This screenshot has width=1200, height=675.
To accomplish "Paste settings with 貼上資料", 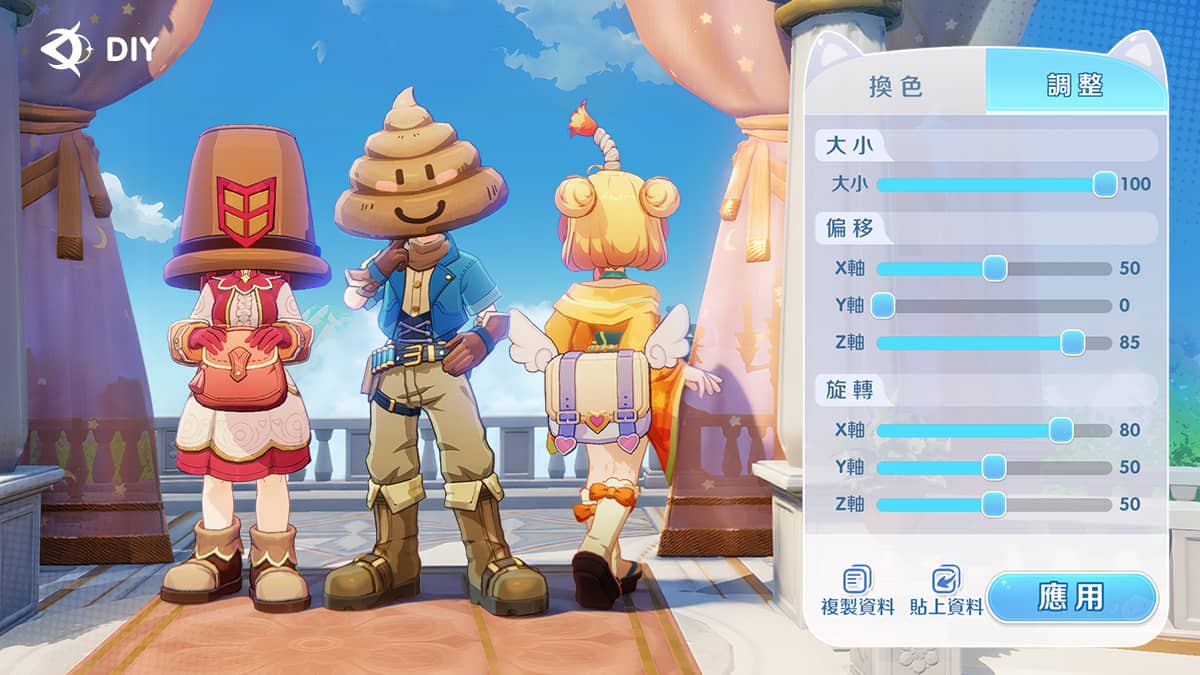I will click(x=945, y=591).
